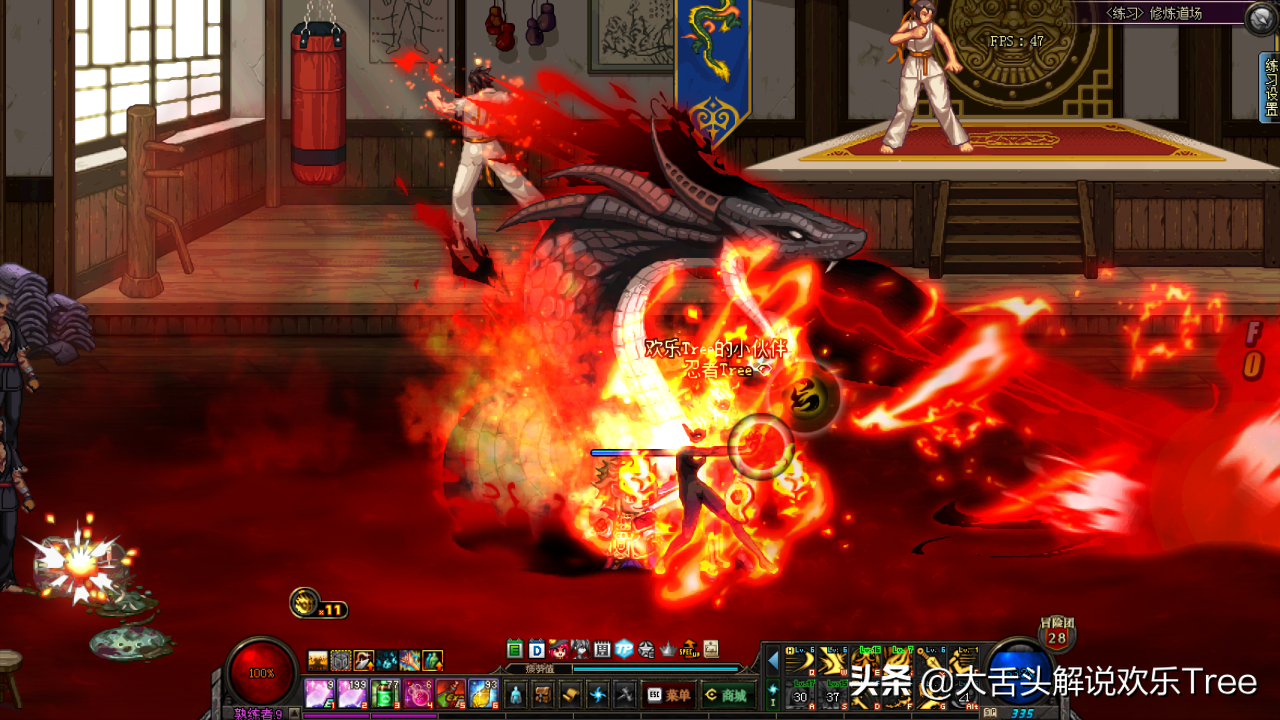Open the skill window shuriken icon
This screenshot has width=1280, height=720.
tap(598, 694)
